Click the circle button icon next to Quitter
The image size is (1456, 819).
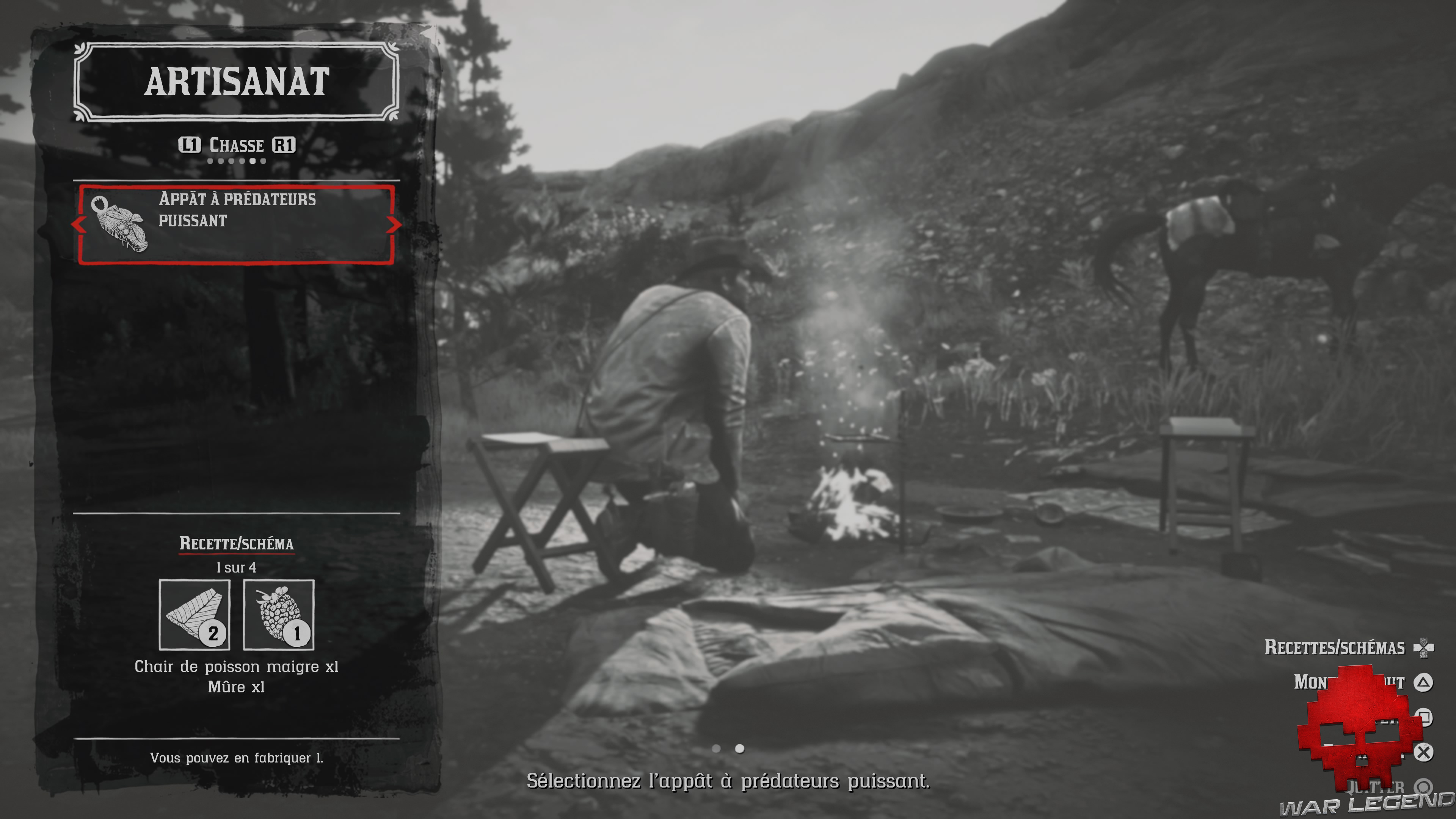point(1423,786)
